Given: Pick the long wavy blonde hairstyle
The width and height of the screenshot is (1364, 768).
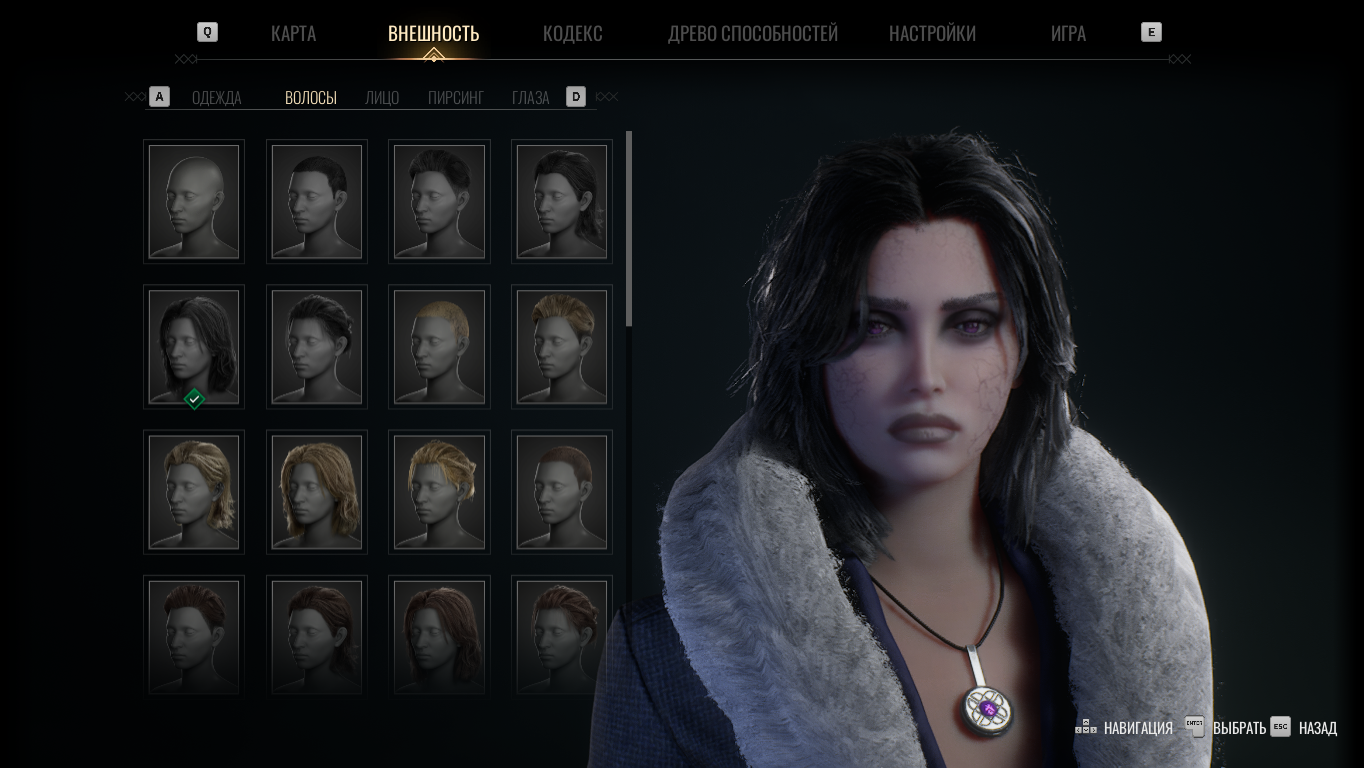Looking at the screenshot, I should point(317,492).
